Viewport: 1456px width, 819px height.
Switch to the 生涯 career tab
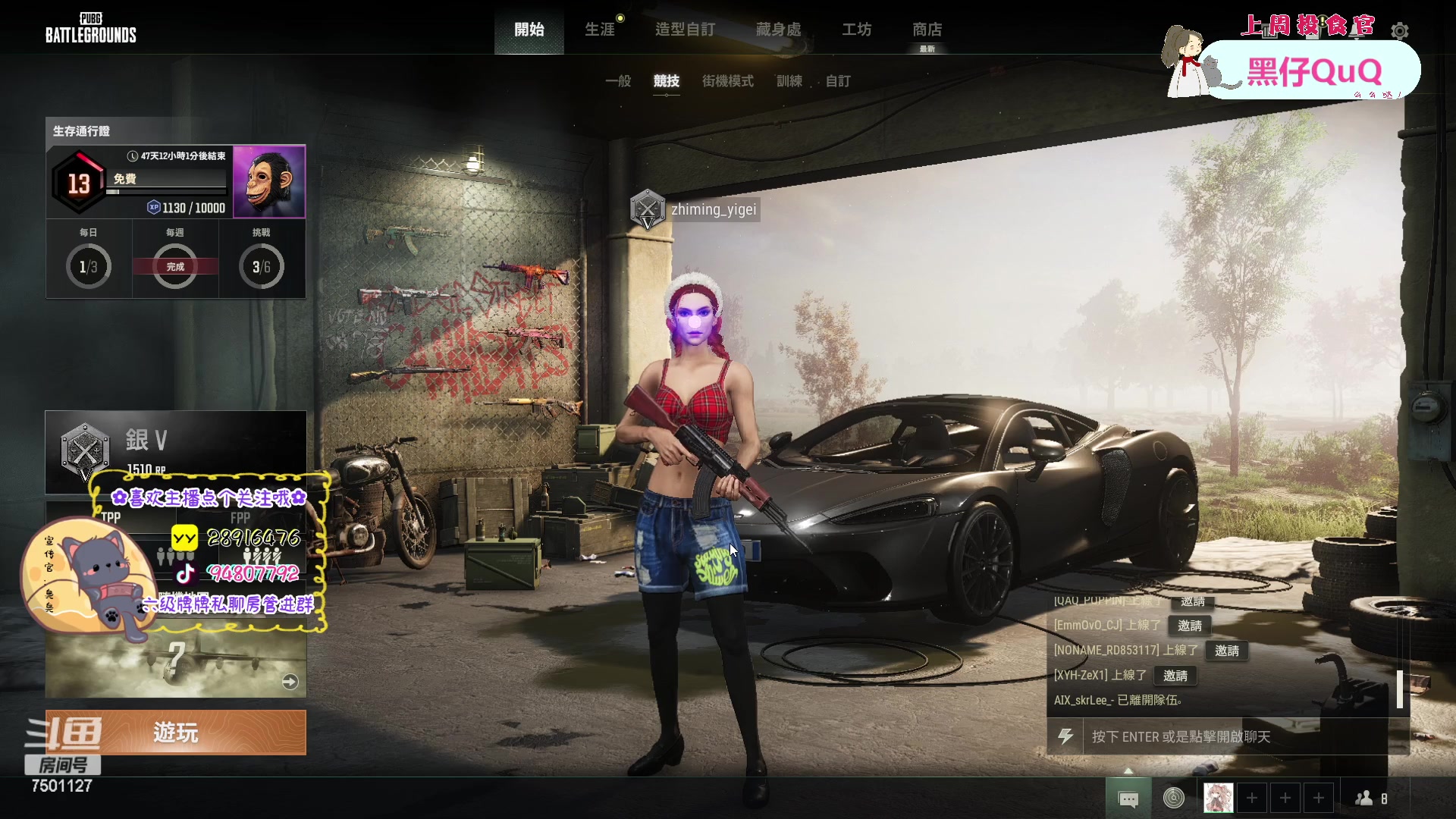tap(600, 30)
